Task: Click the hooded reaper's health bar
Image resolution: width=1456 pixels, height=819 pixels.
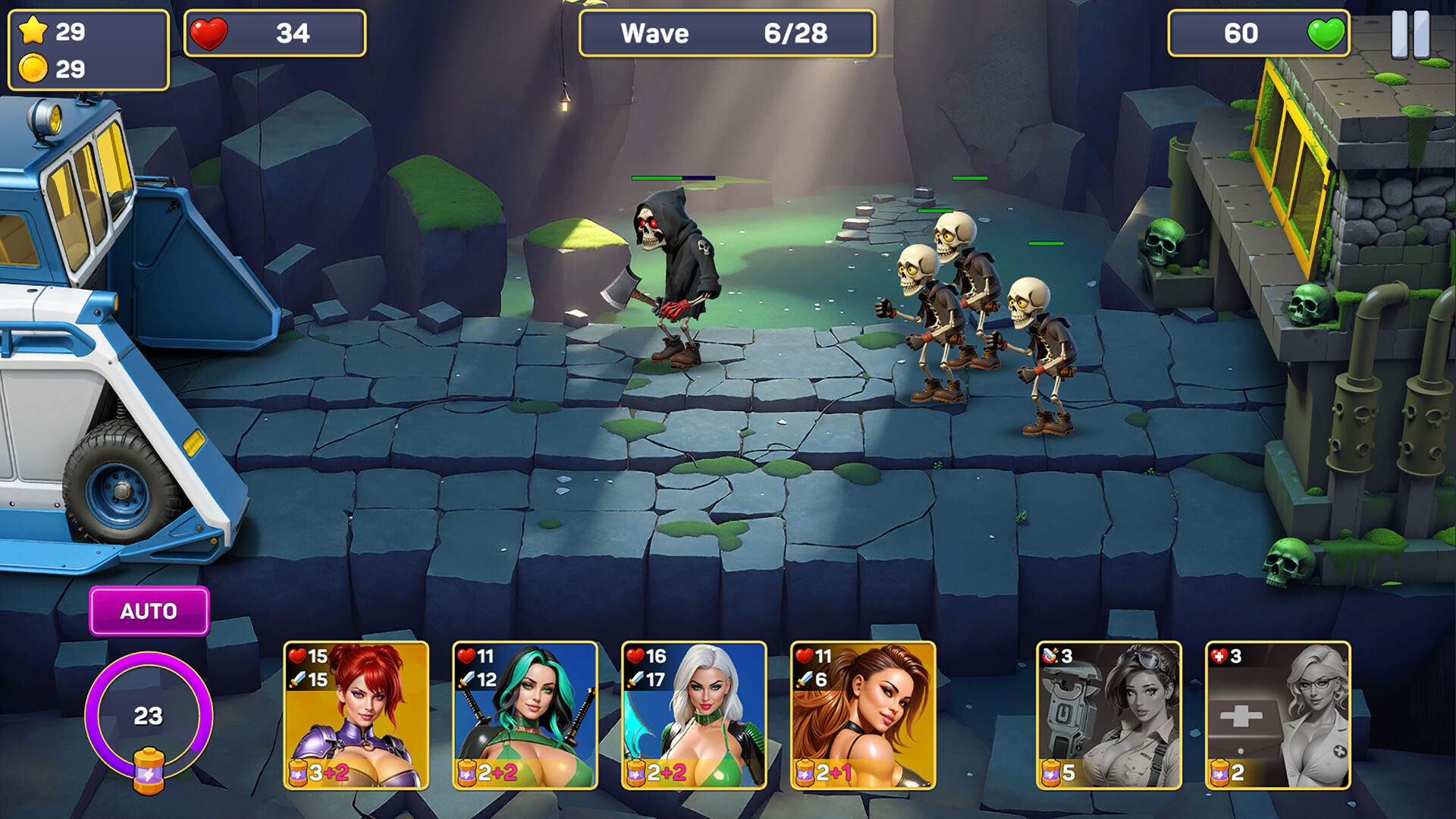Action: (x=673, y=177)
